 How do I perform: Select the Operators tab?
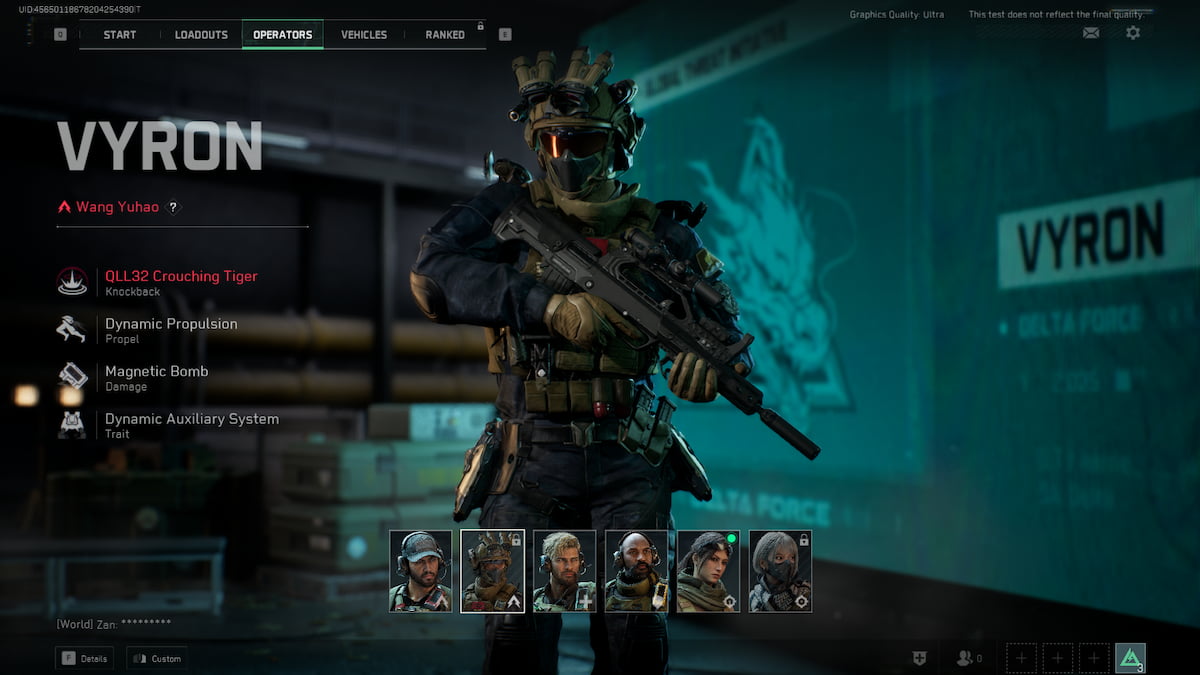click(283, 35)
